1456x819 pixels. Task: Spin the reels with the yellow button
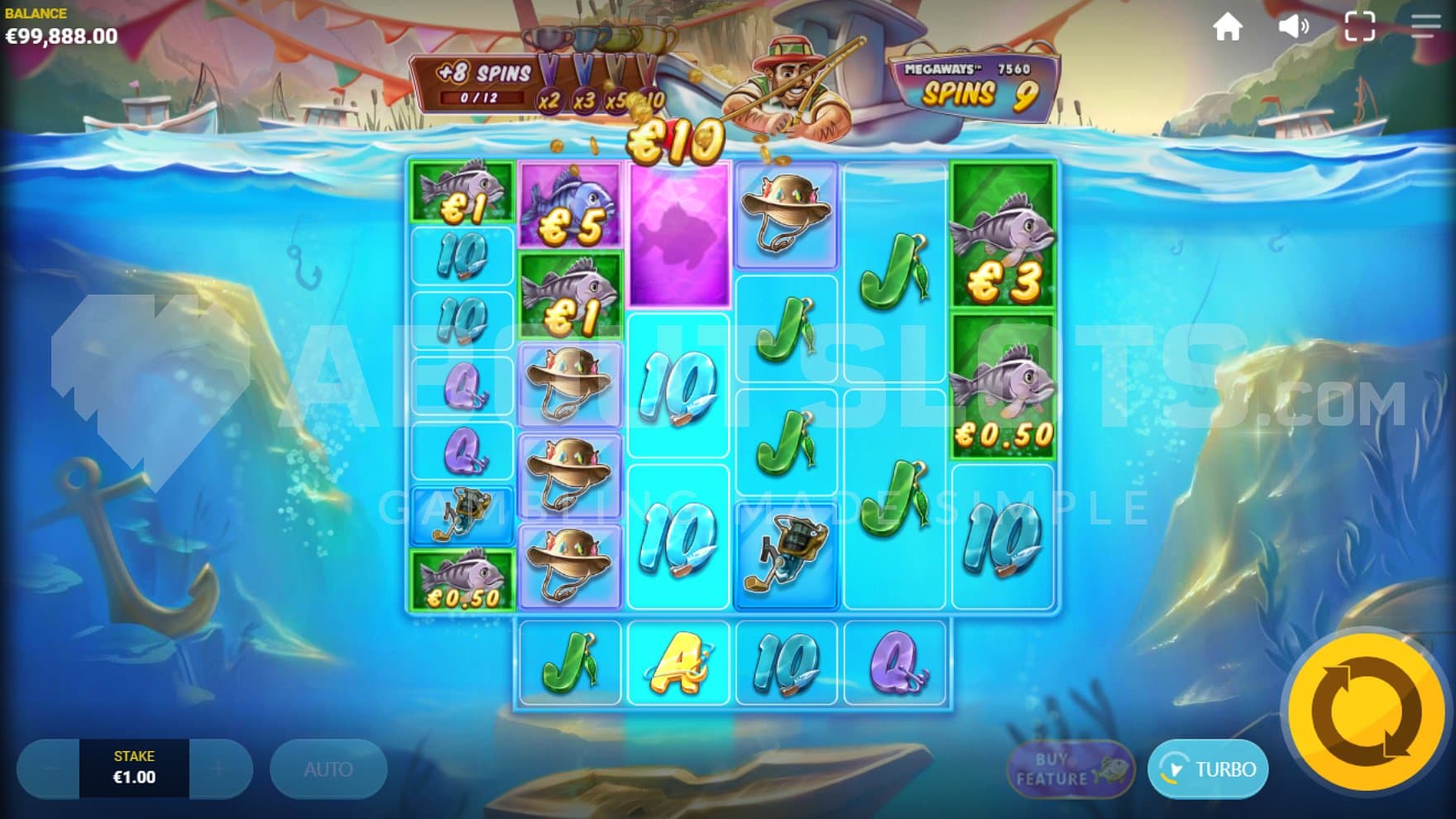point(1366,711)
